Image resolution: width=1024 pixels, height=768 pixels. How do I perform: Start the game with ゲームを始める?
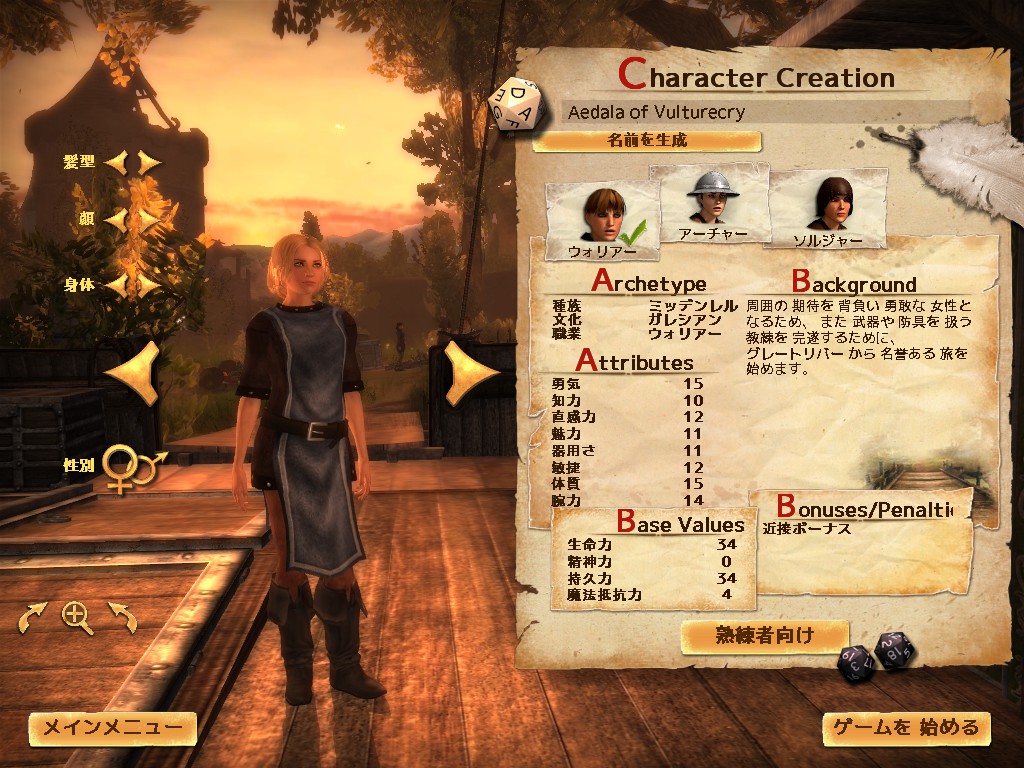click(x=907, y=728)
